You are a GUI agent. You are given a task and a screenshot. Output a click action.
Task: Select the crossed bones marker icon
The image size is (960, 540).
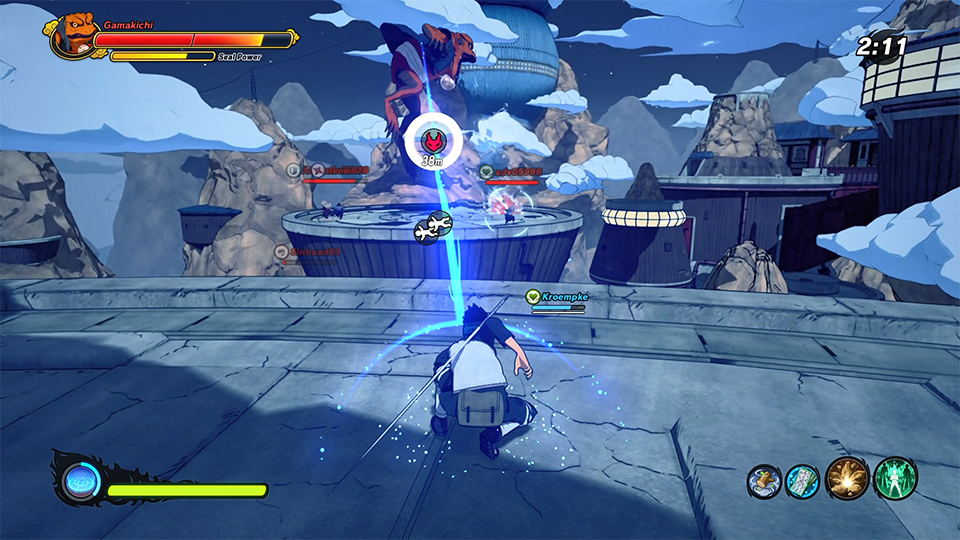(433, 227)
